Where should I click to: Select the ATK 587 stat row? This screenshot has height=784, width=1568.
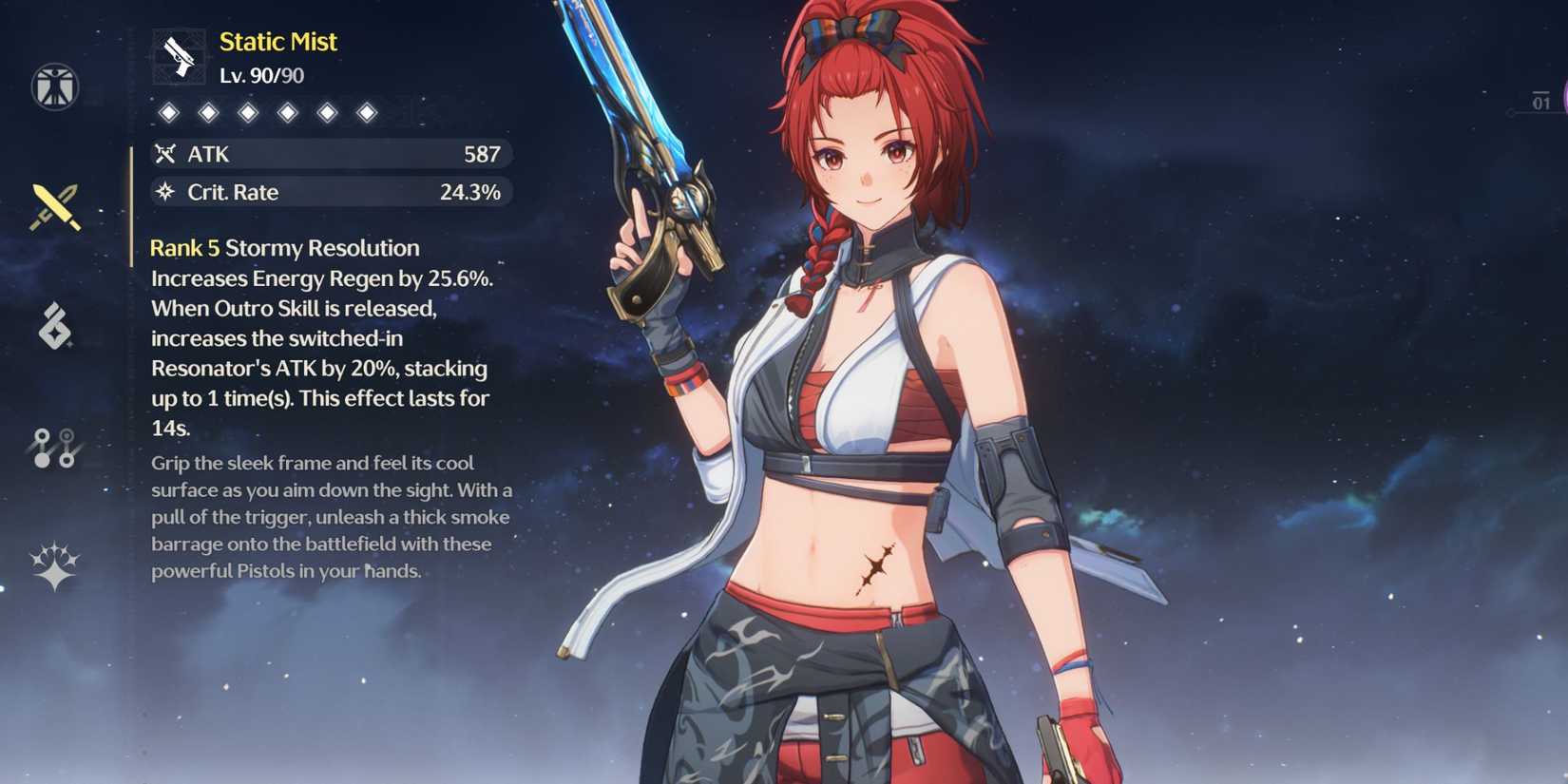point(331,153)
